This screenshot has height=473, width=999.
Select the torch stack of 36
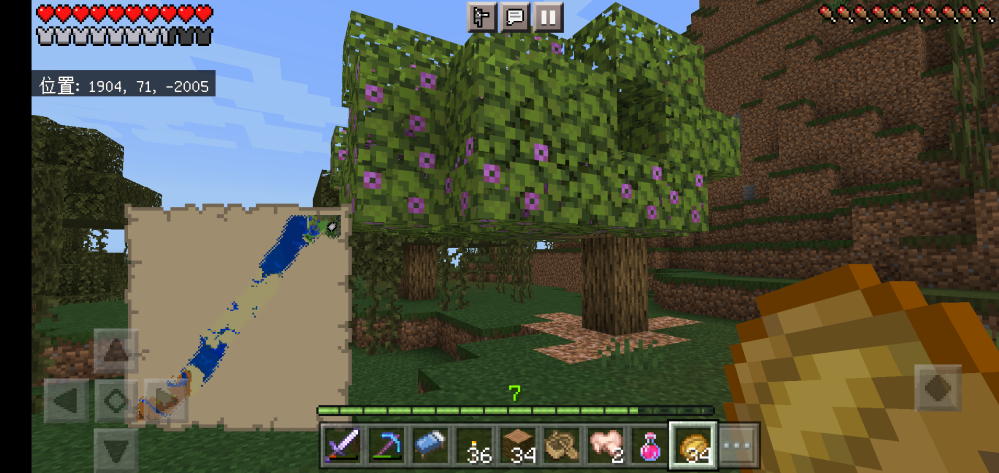click(473, 444)
